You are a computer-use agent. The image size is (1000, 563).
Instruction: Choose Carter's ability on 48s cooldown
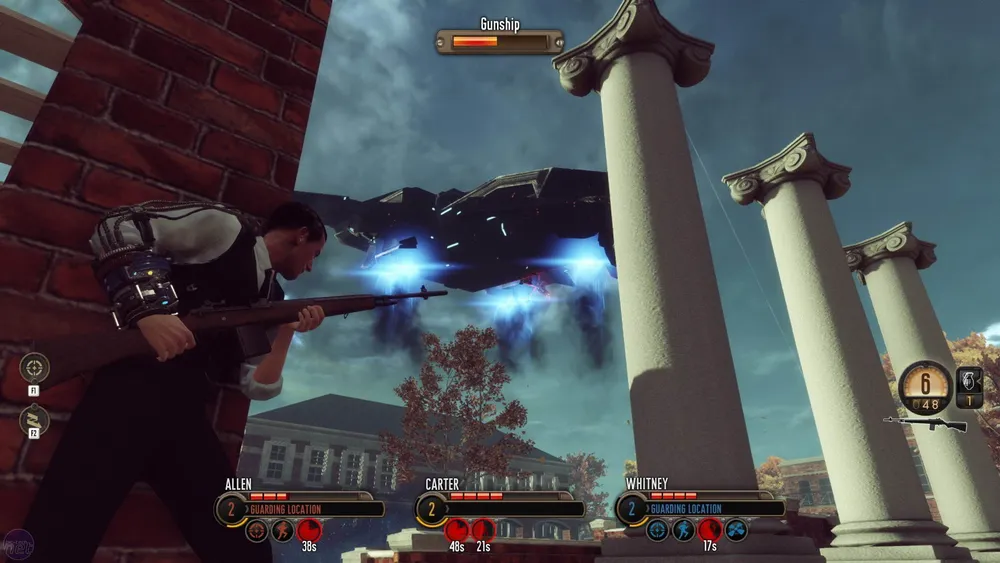tap(457, 530)
